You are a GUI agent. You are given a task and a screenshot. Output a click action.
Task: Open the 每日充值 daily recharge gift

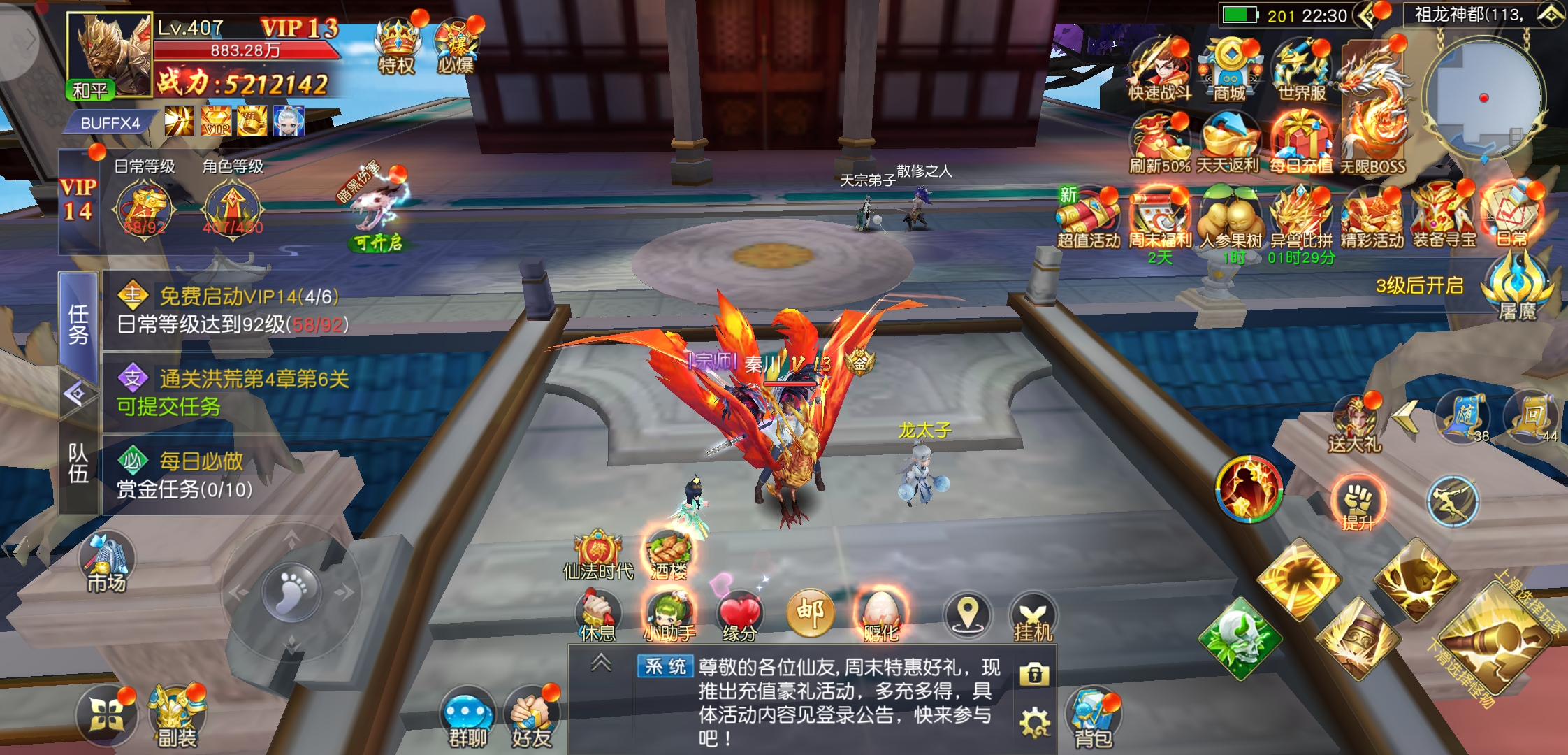point(1300,143)
